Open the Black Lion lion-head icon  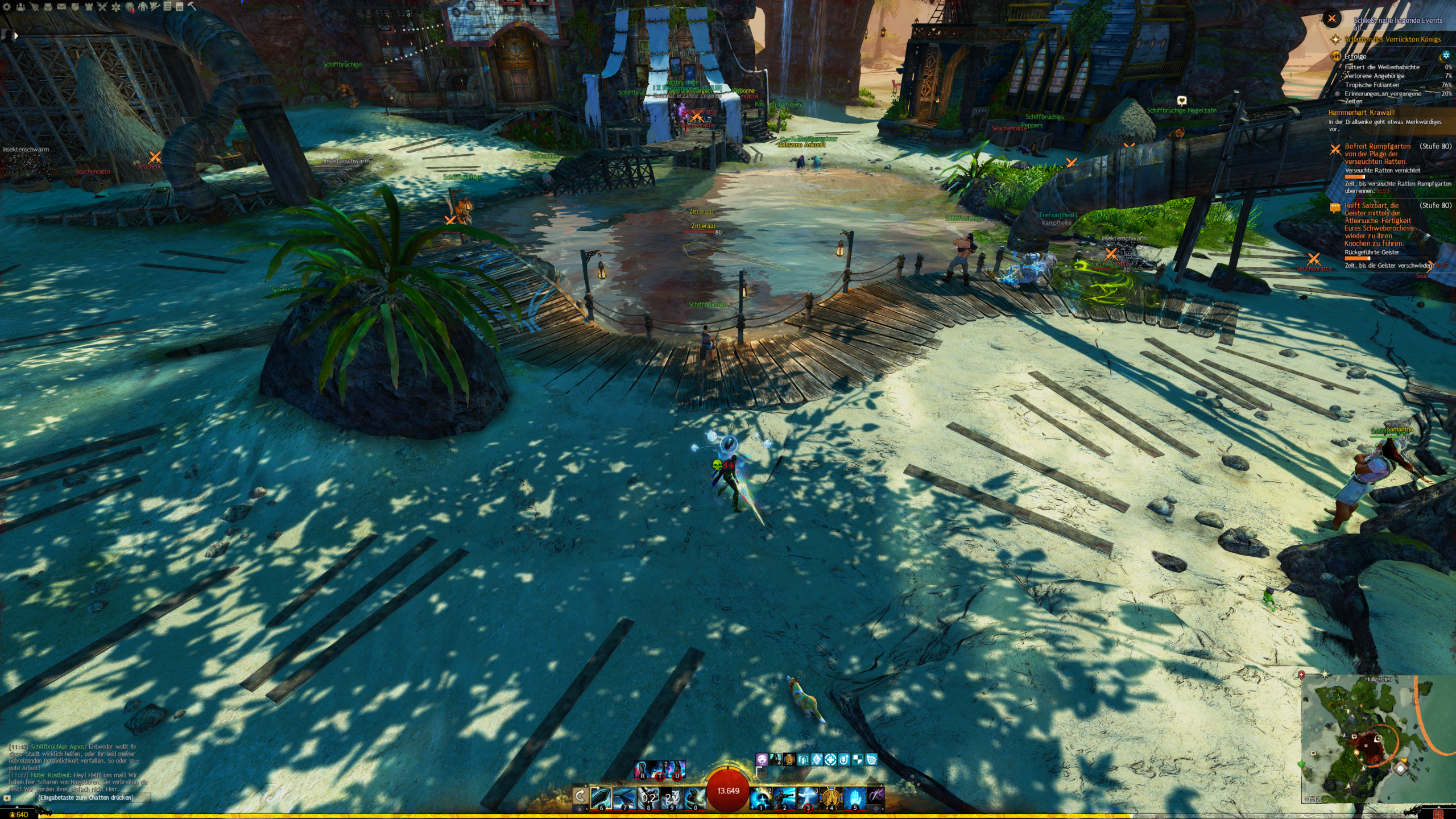coord(130,7)
